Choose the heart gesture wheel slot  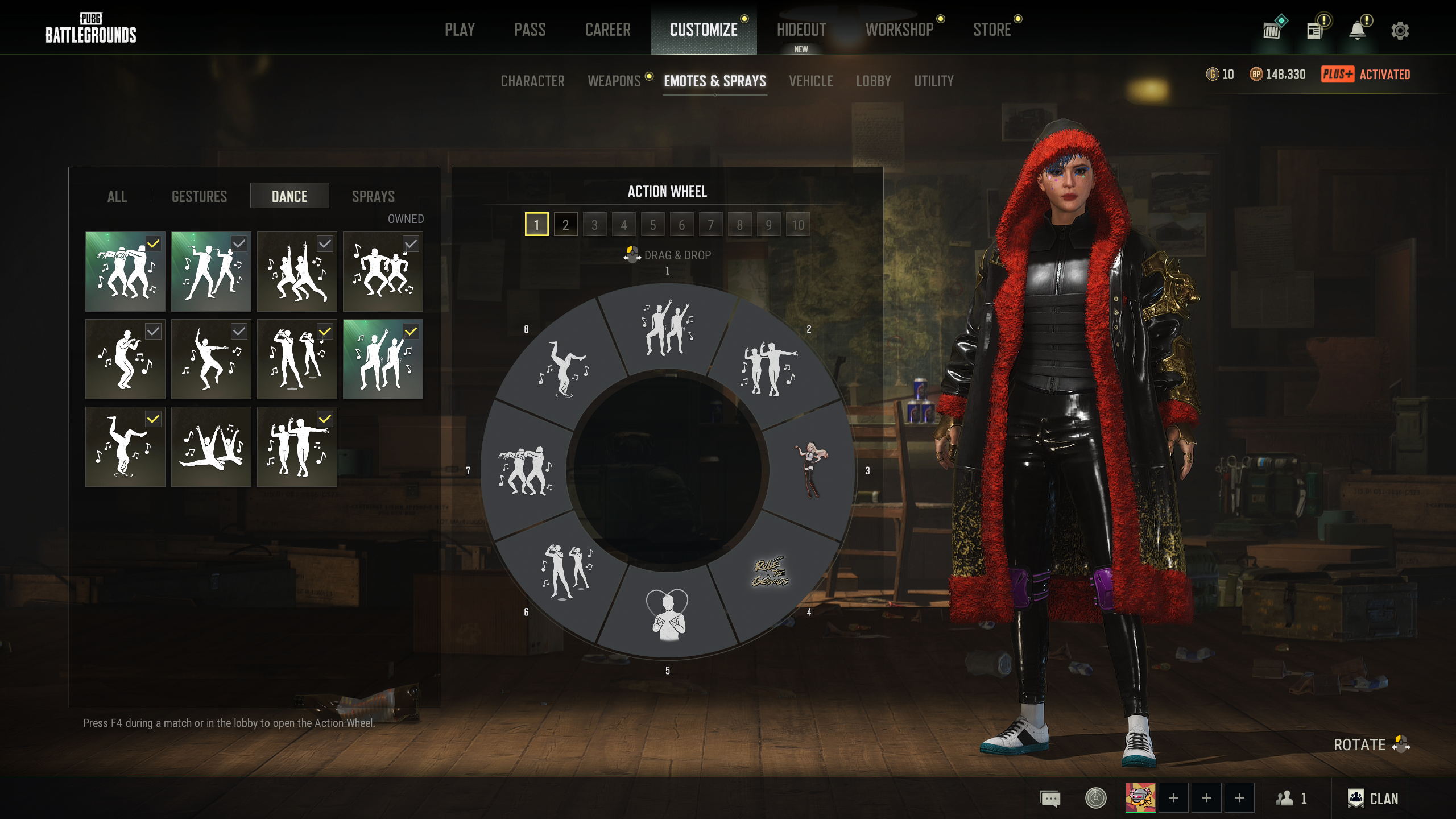point(668,615)
